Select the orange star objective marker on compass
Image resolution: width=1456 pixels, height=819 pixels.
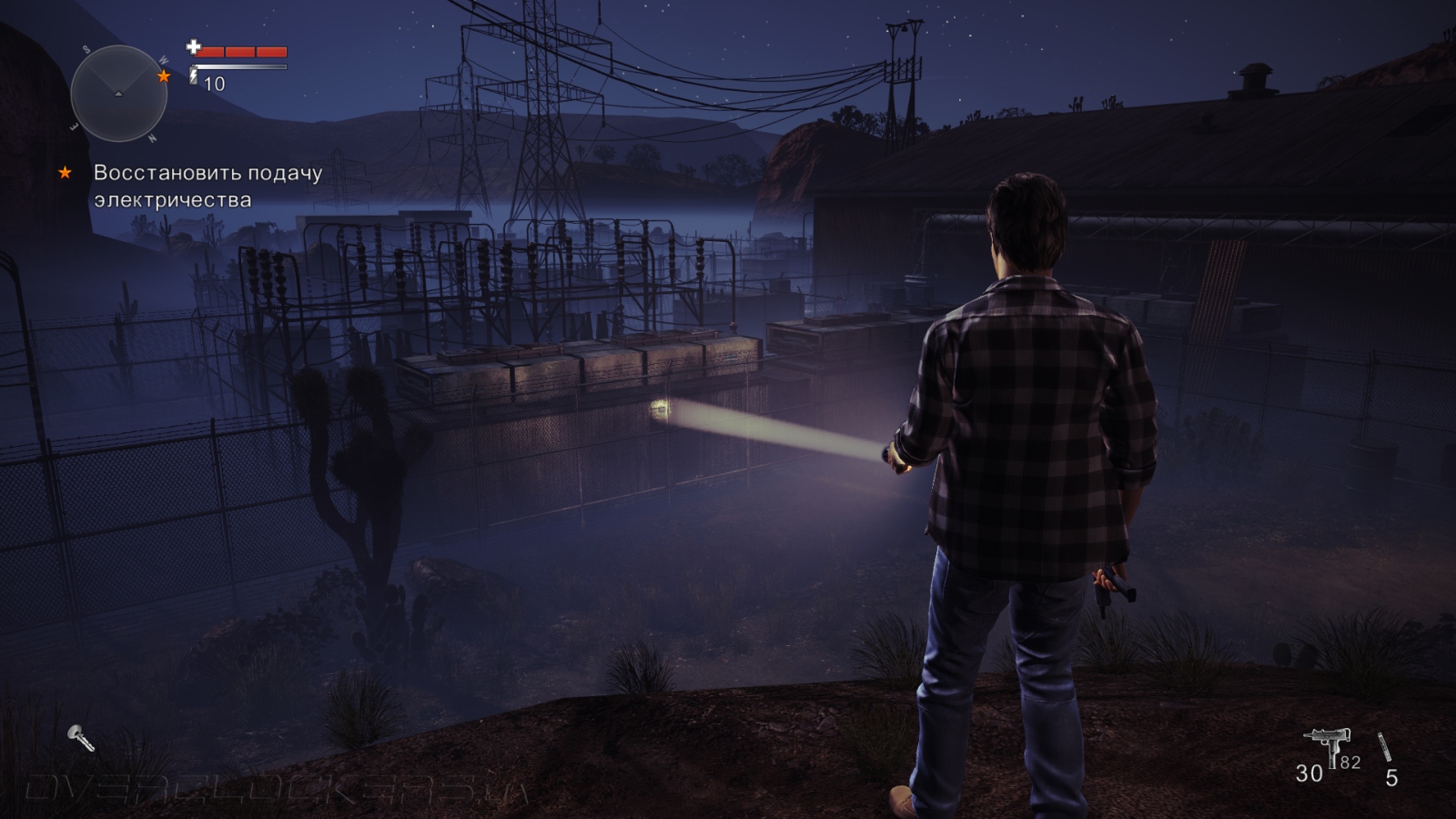pos(164,76)
